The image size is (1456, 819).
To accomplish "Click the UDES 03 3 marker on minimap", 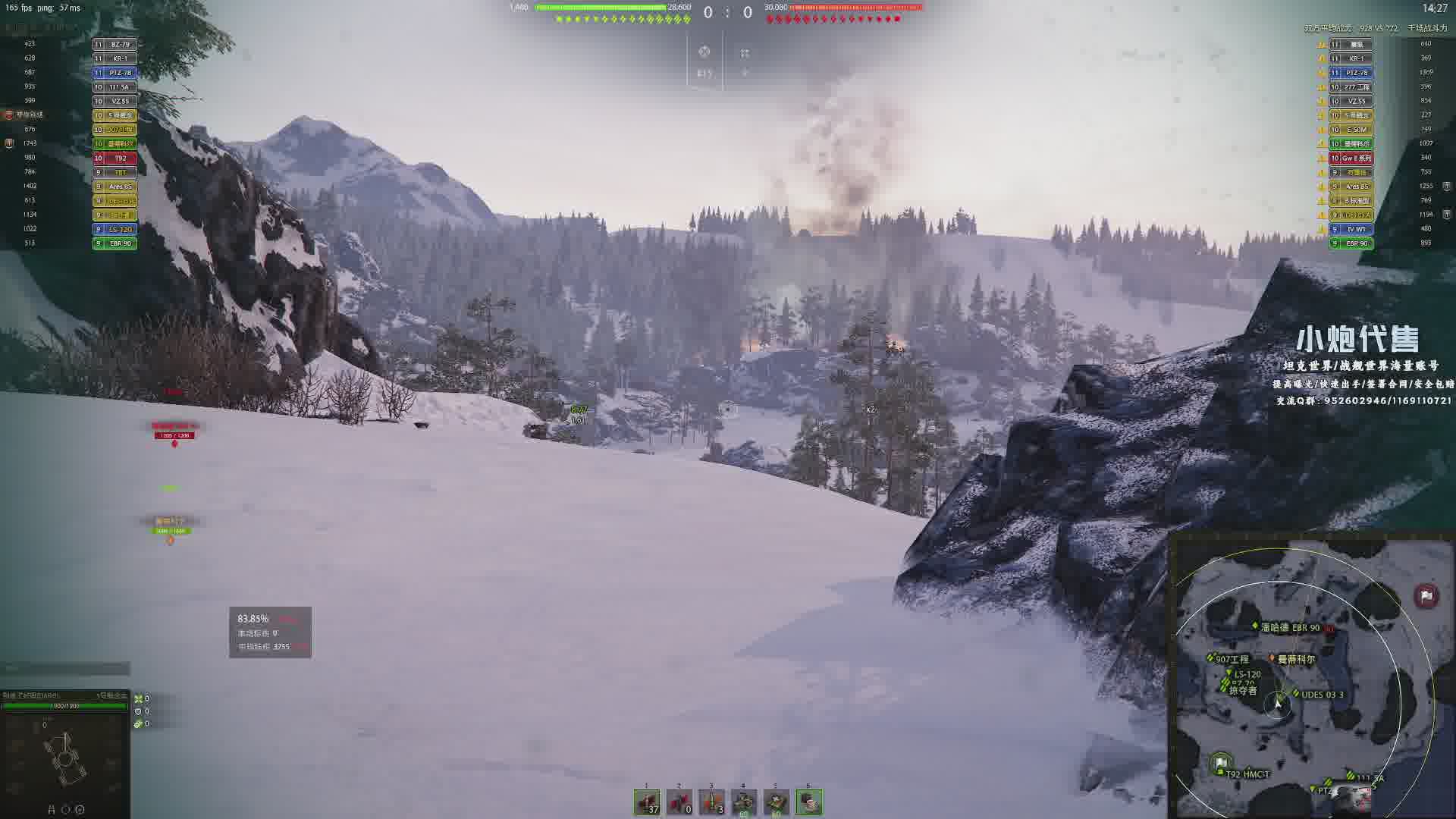I will click(x=1321, y=695).
